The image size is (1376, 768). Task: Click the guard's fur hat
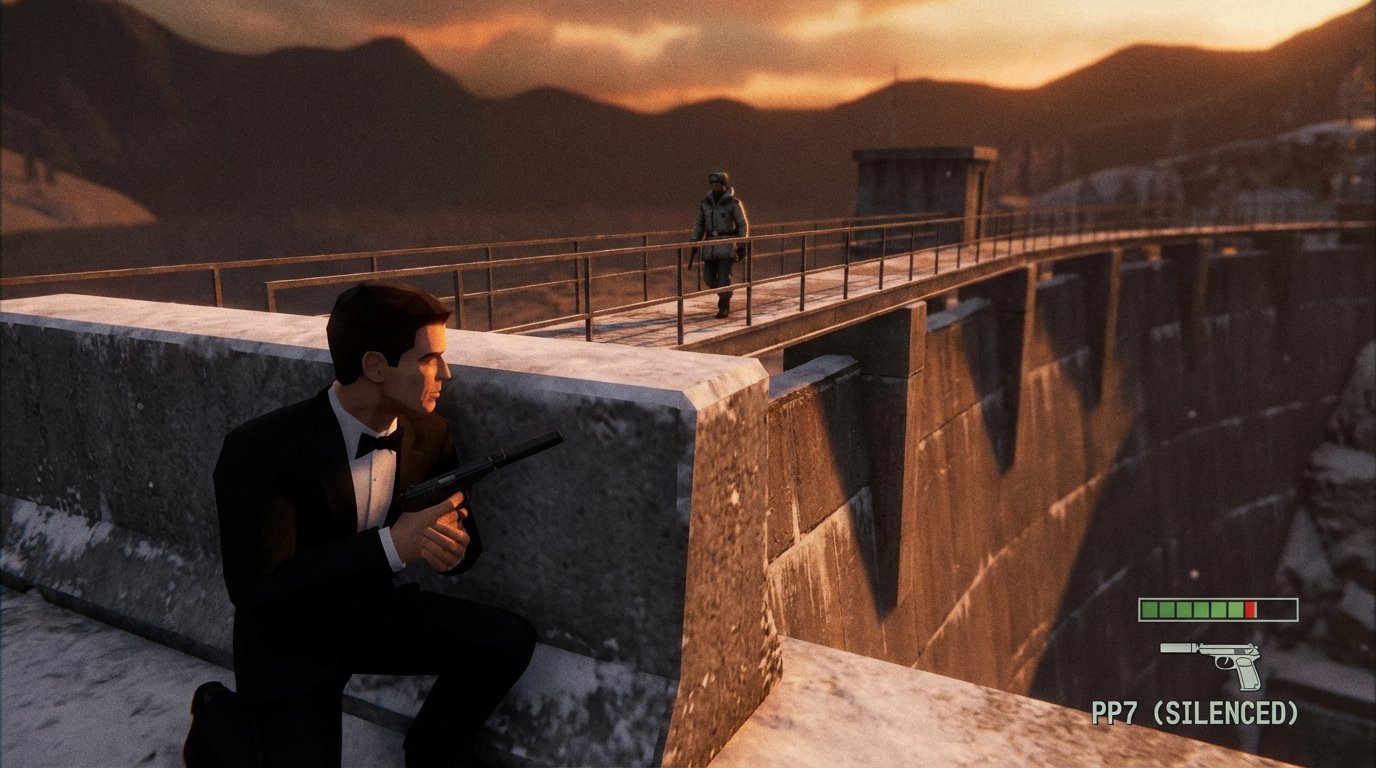[716, 176]
